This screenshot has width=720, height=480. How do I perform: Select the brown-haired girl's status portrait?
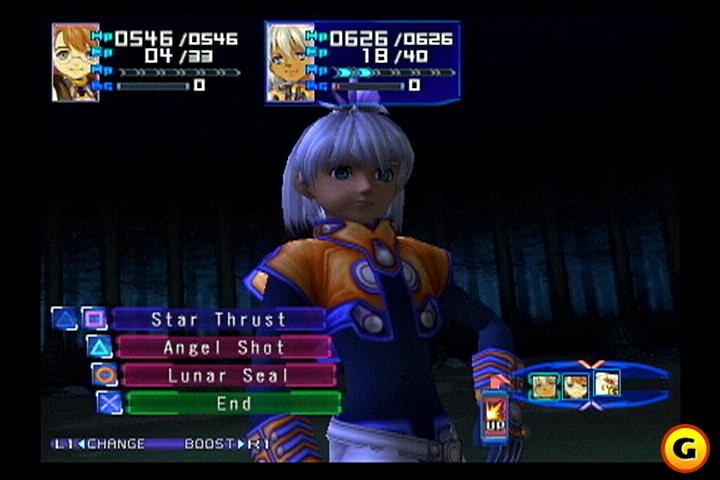click(x=76, y=62)
